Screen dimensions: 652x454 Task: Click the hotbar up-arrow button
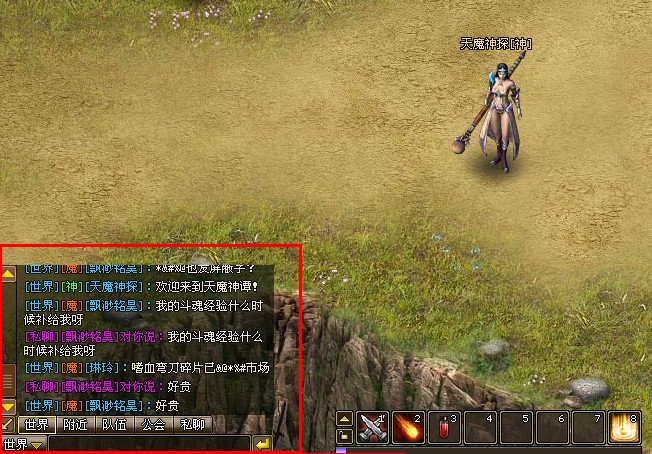[x=344, y=419]
